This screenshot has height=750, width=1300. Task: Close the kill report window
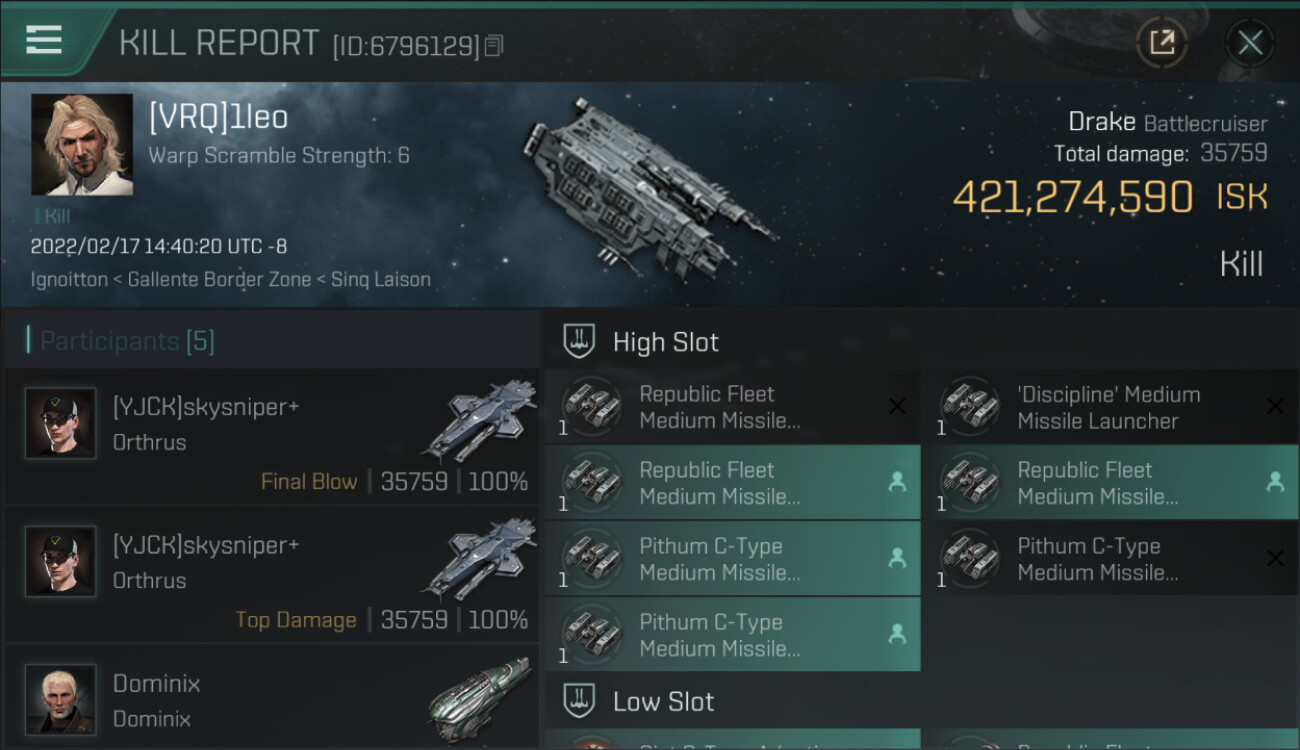[x=1249, y=42]
